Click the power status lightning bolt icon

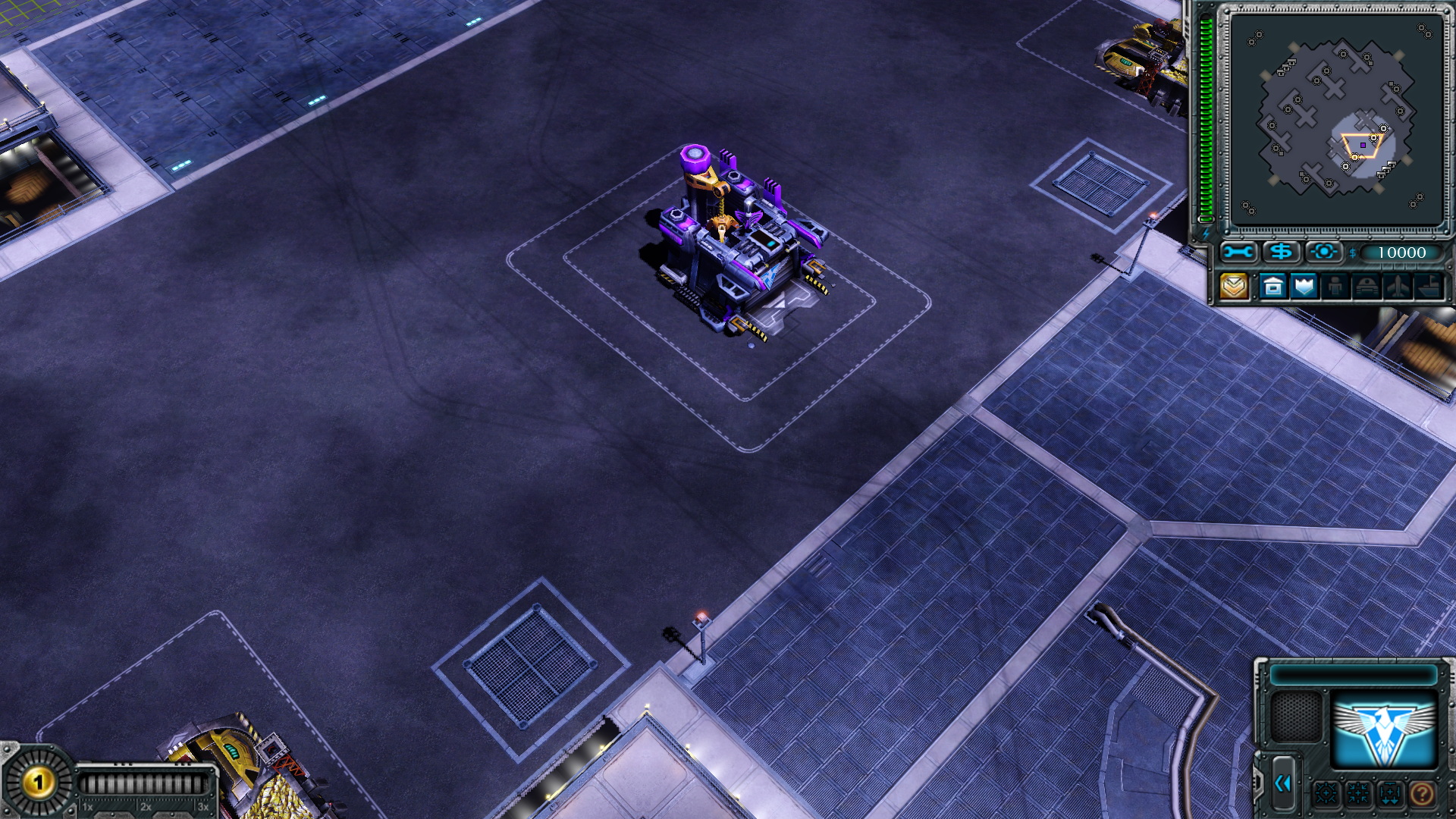[x=1207, y=233]
